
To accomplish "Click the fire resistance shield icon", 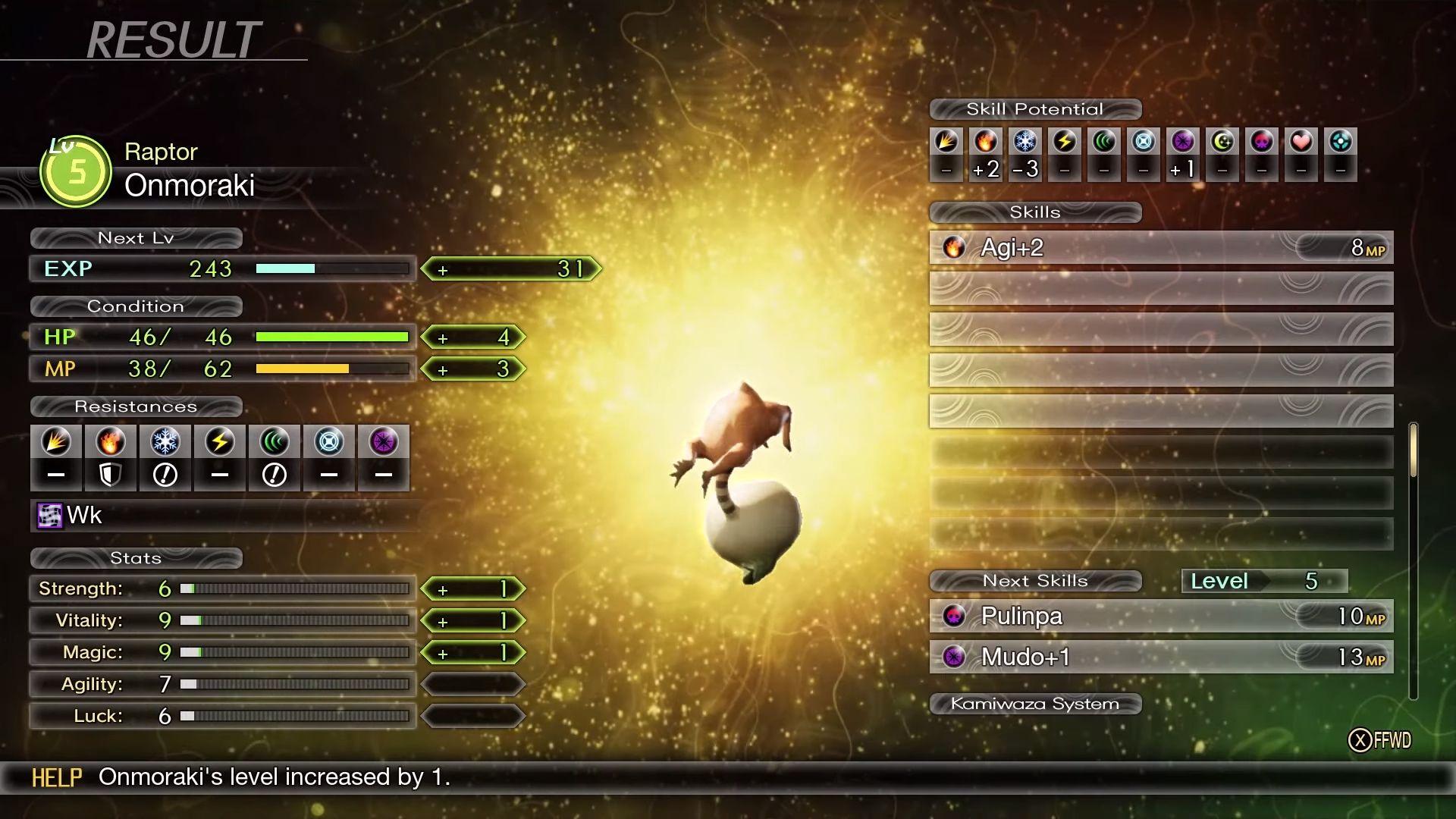I will tap(110, 475).
